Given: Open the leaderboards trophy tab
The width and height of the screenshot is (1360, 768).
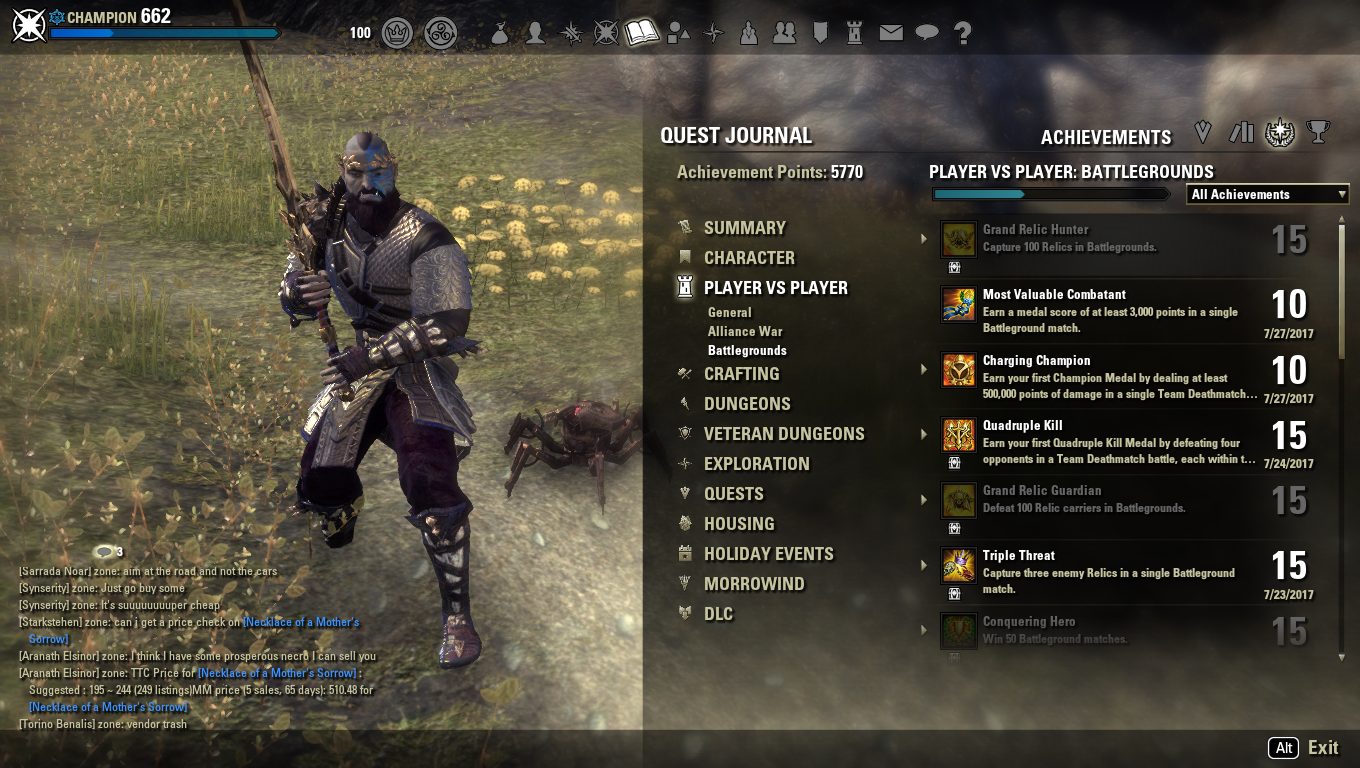Looking at the screenshot, I should [x=1318, y=132].
